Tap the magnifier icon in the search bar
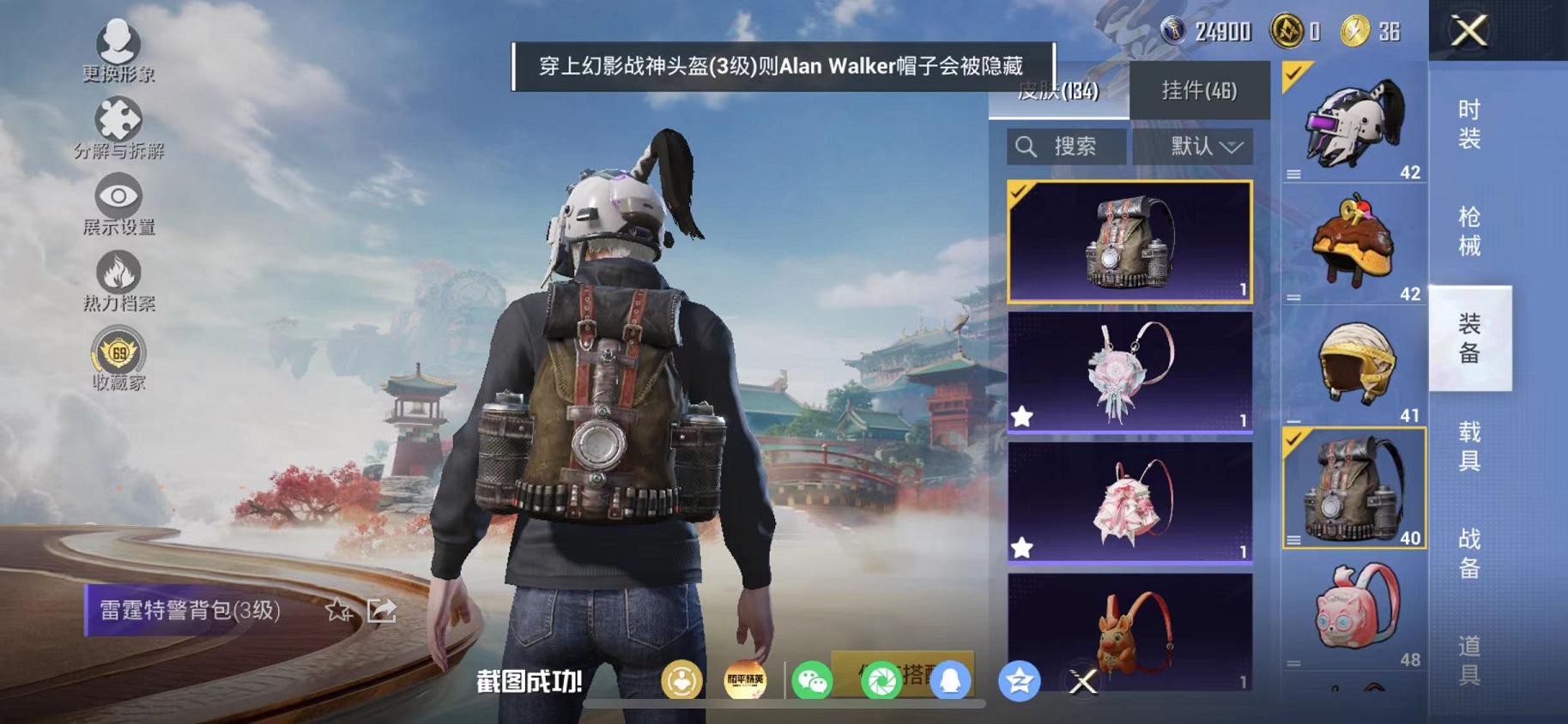 pyautogui.click(x=1026, y=146)
